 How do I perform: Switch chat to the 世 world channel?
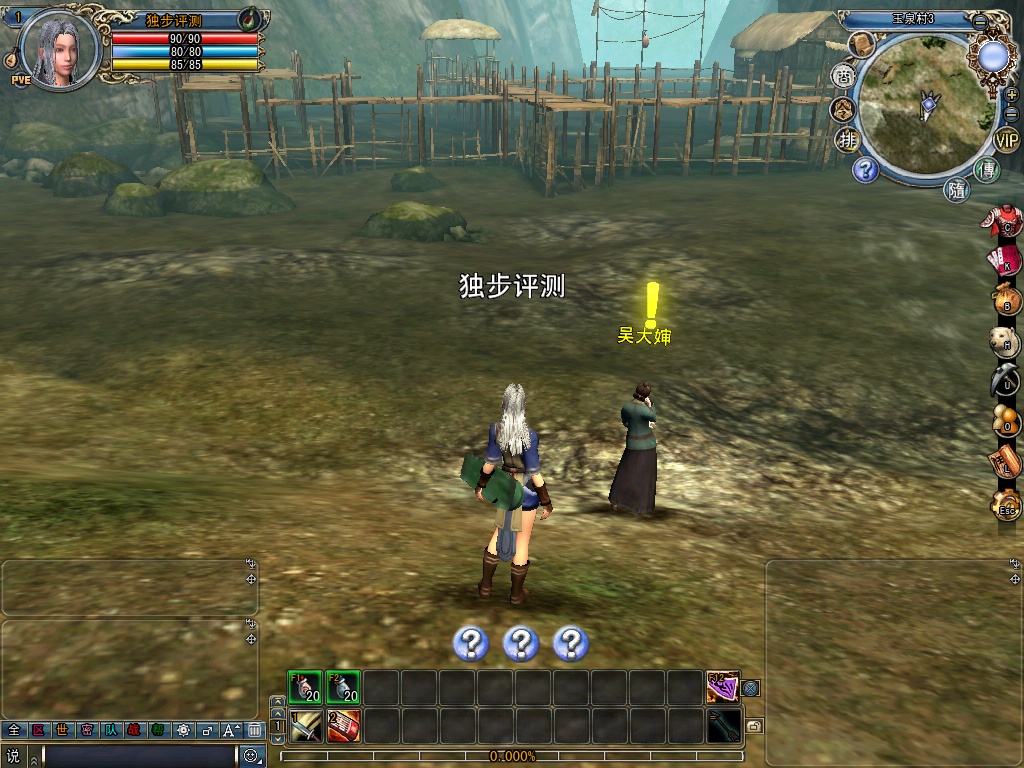(62, 730)
